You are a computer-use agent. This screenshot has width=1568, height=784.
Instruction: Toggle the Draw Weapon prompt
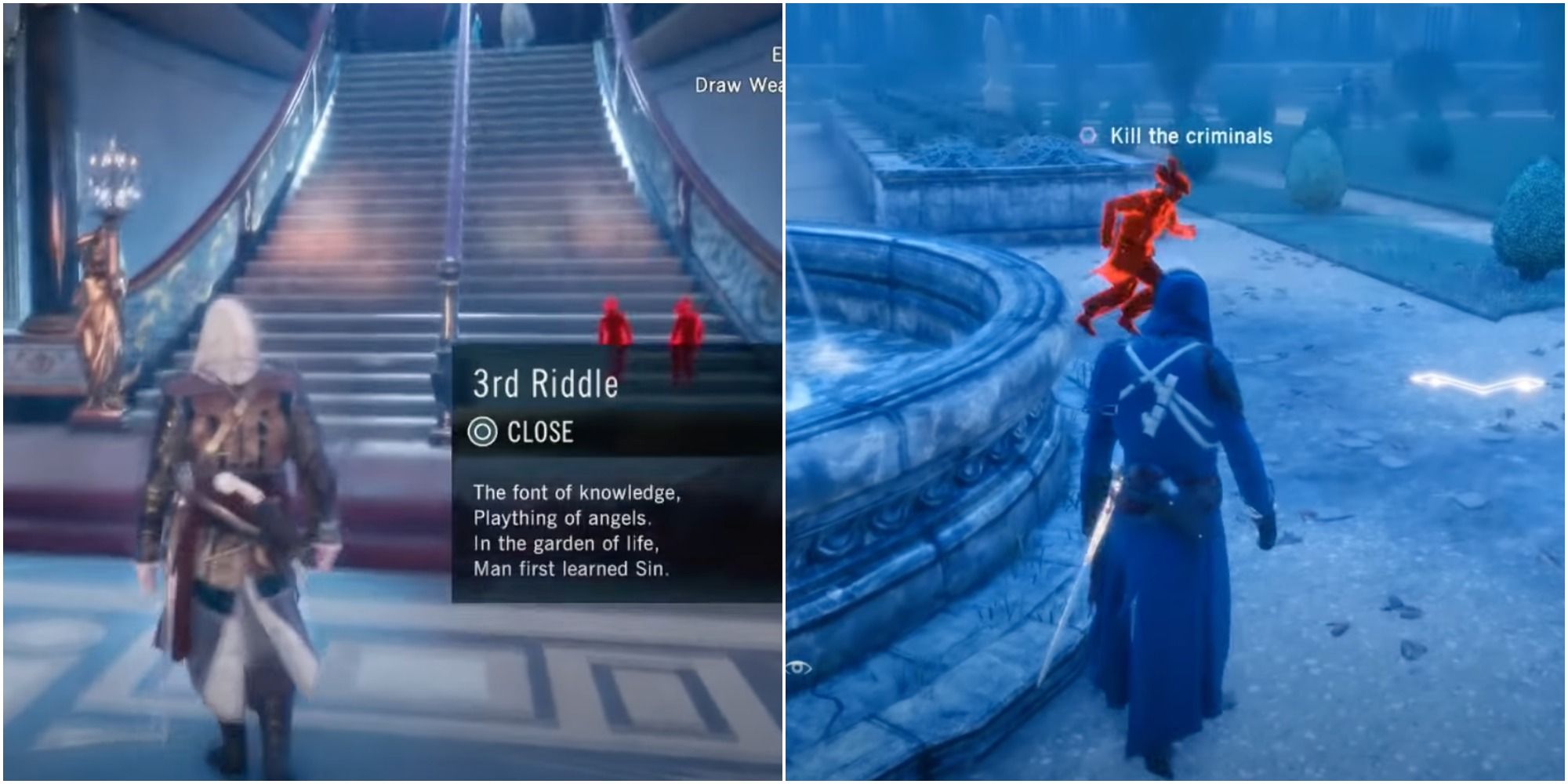click(737, 86)
